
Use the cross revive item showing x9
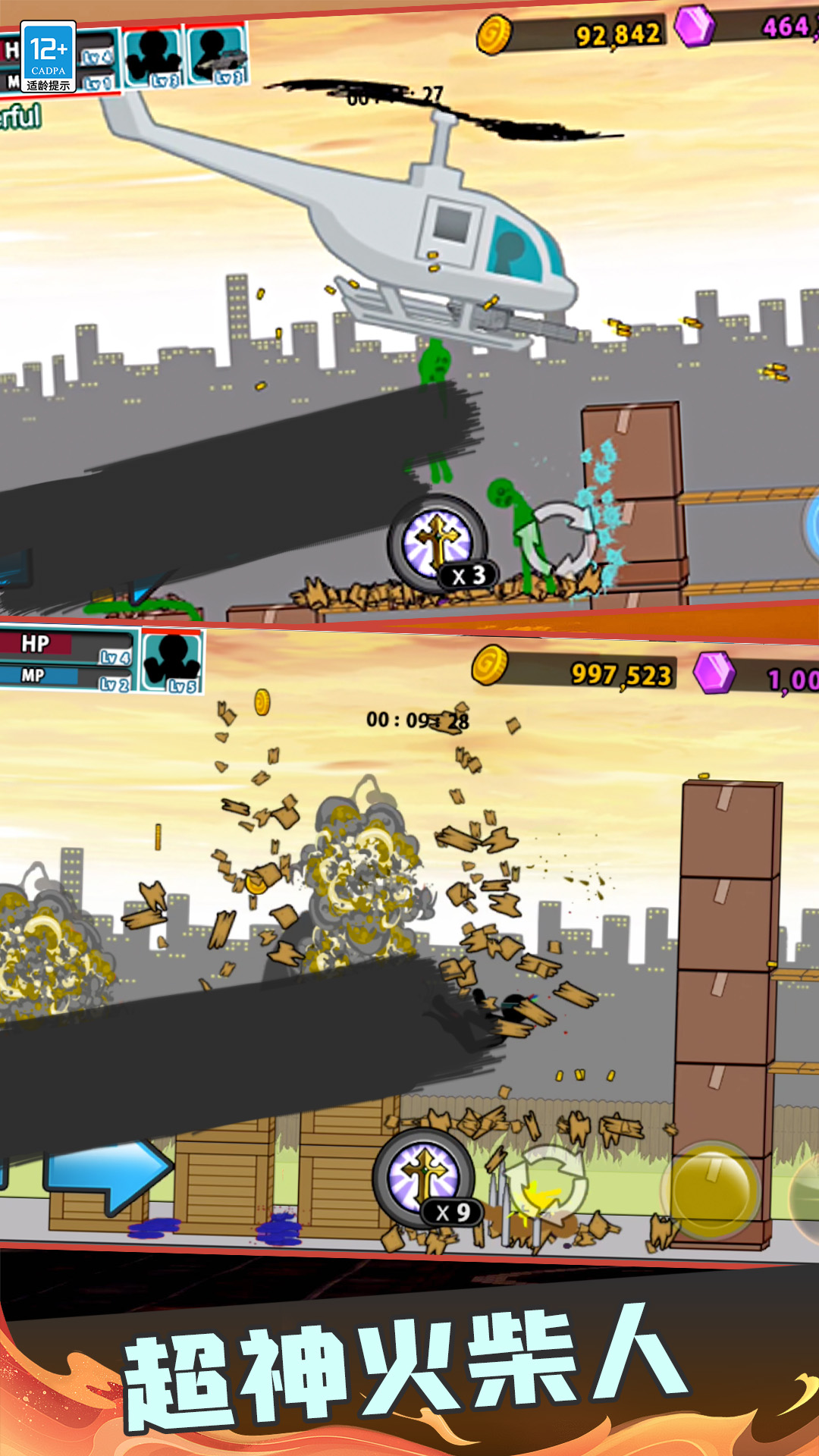pyautogui.click(x=424, y=1177)
